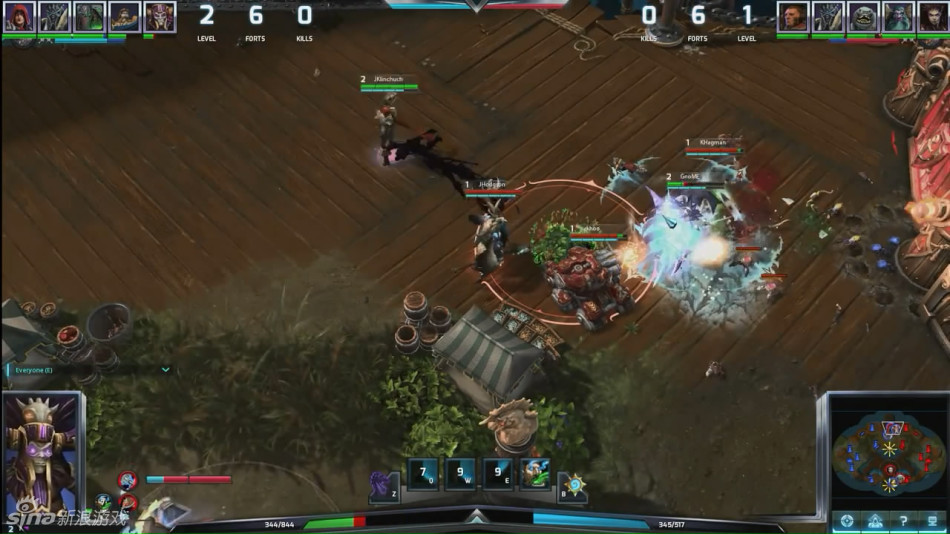Select the blue-faced hooded hero portrait on right team

tap(896, 16)
